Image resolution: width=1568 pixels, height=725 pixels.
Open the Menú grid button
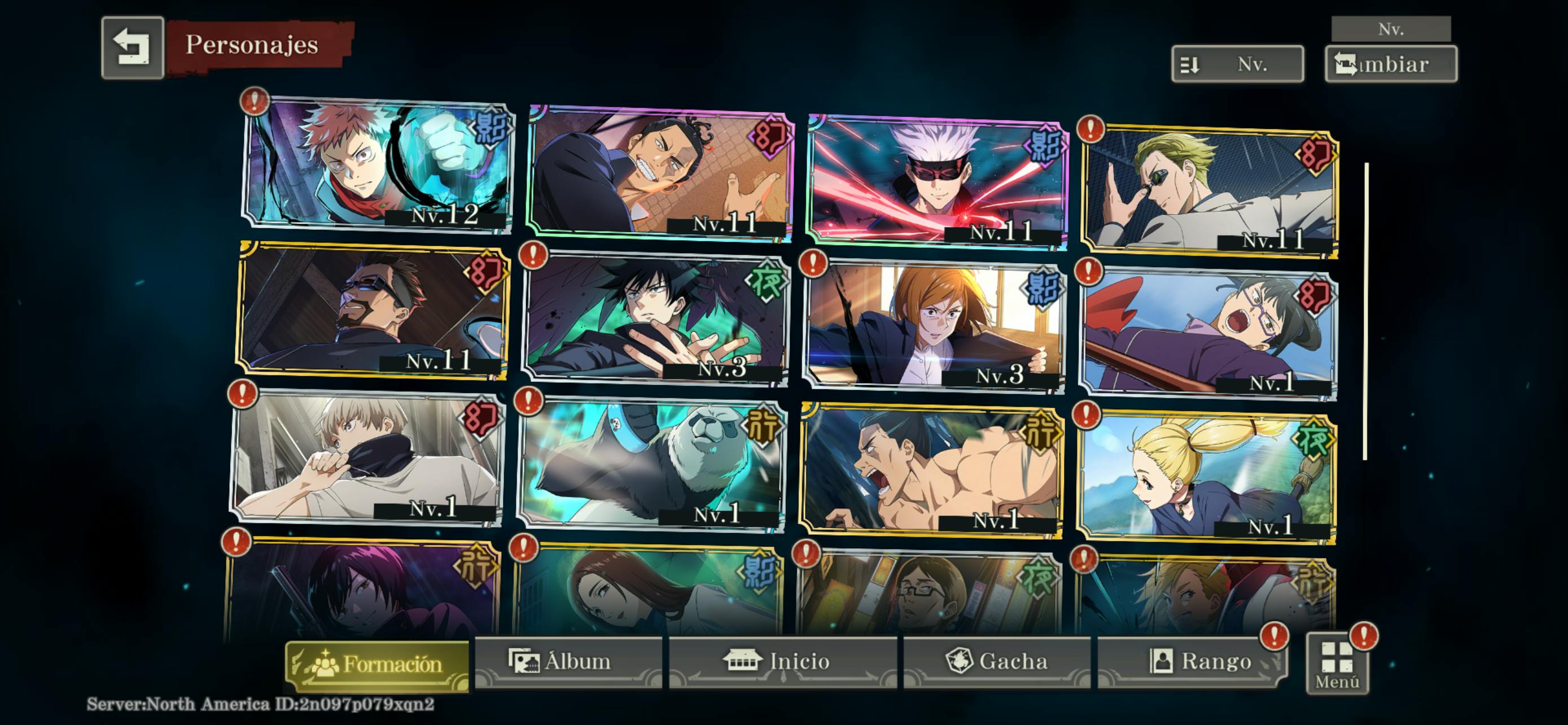coord(1337,665)
